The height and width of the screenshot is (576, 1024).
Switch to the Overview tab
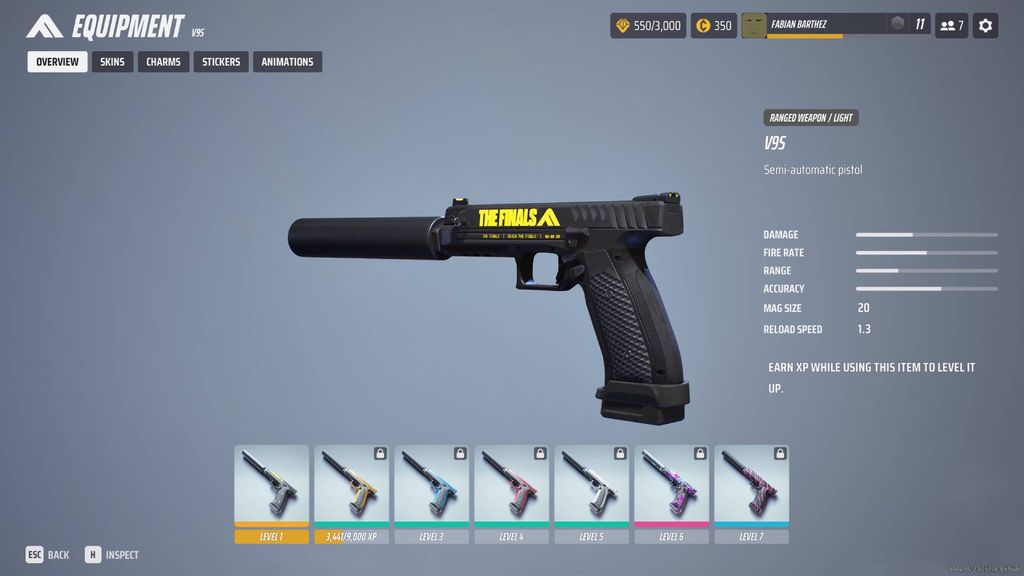tap(57, 62)
